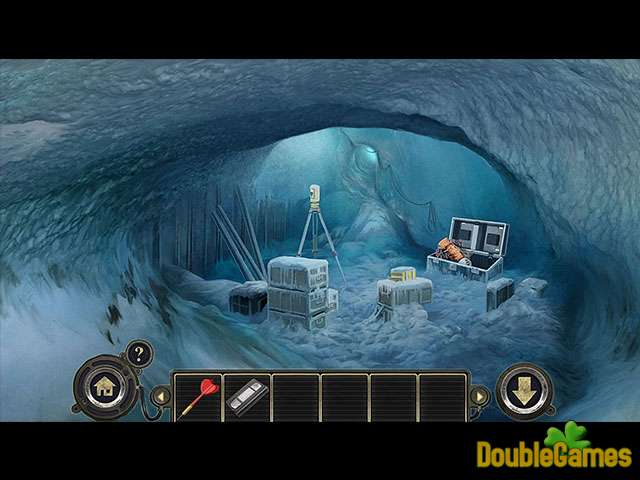Select the red dart in inventory

pyautogui.click(x=197, y=397)
